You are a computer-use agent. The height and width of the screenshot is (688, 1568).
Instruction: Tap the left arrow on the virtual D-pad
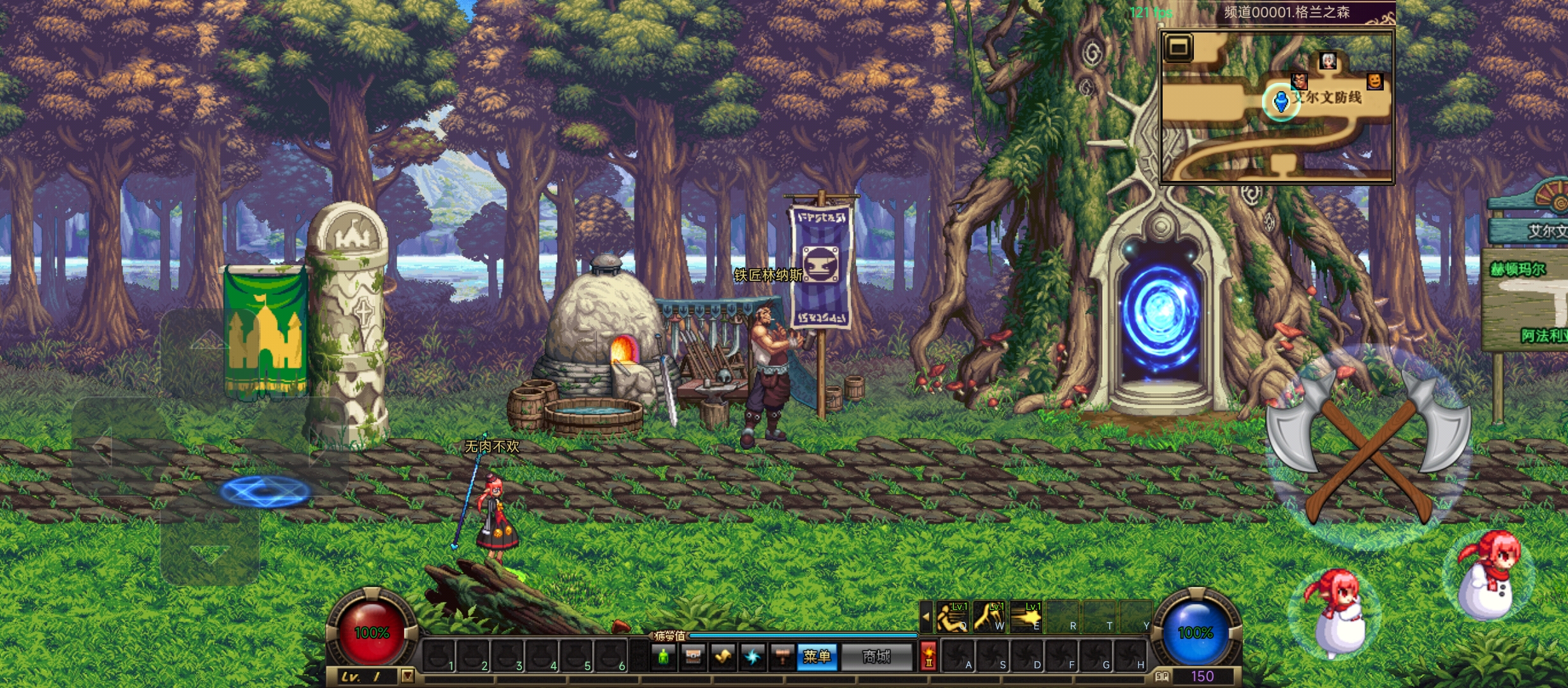(103, 446)
